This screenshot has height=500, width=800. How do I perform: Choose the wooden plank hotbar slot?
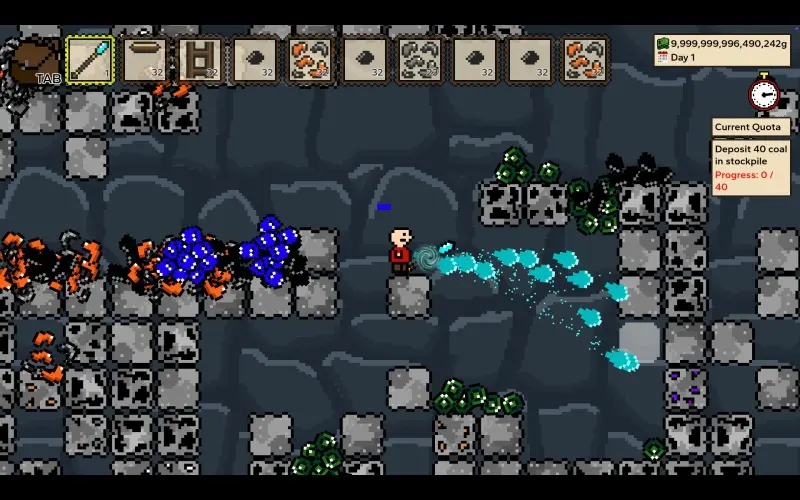[x=145, y=60]
